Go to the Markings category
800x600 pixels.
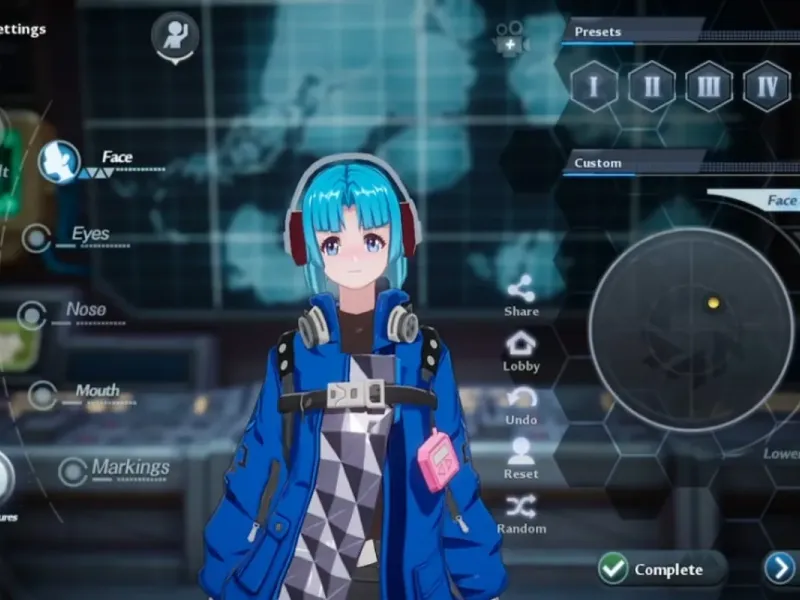[x=73, y=471]
